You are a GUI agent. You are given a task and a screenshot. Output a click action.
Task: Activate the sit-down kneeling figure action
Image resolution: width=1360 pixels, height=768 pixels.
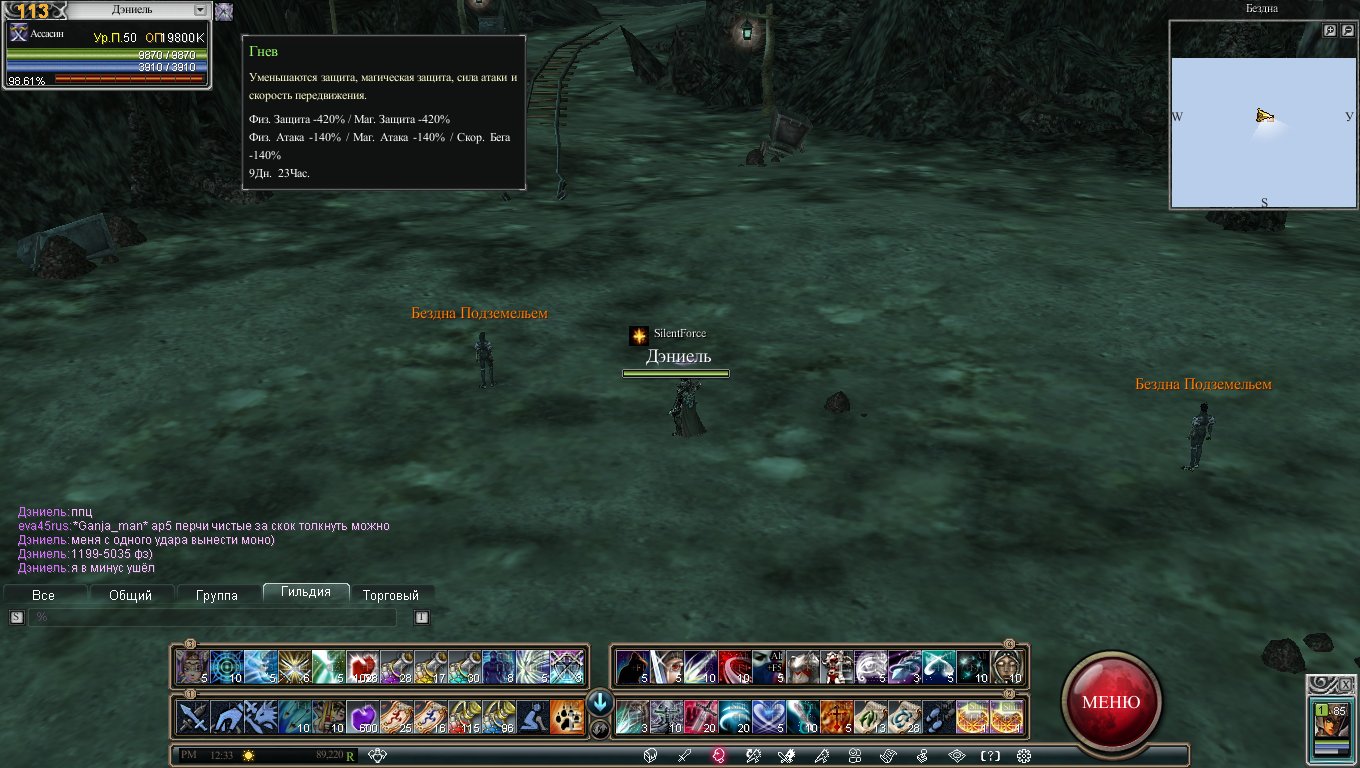(532, 717)
